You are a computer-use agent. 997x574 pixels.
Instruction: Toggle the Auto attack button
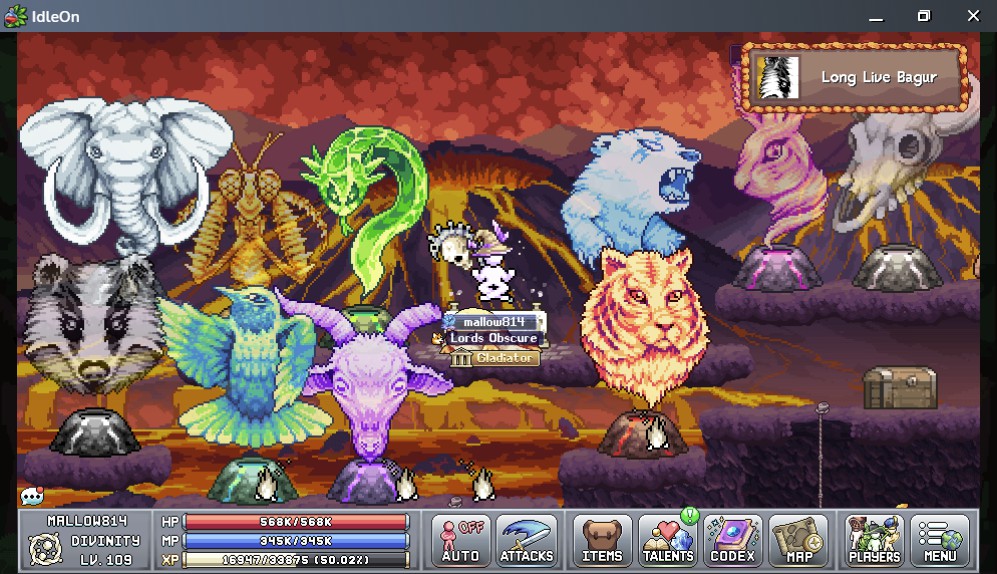point(461,540)
